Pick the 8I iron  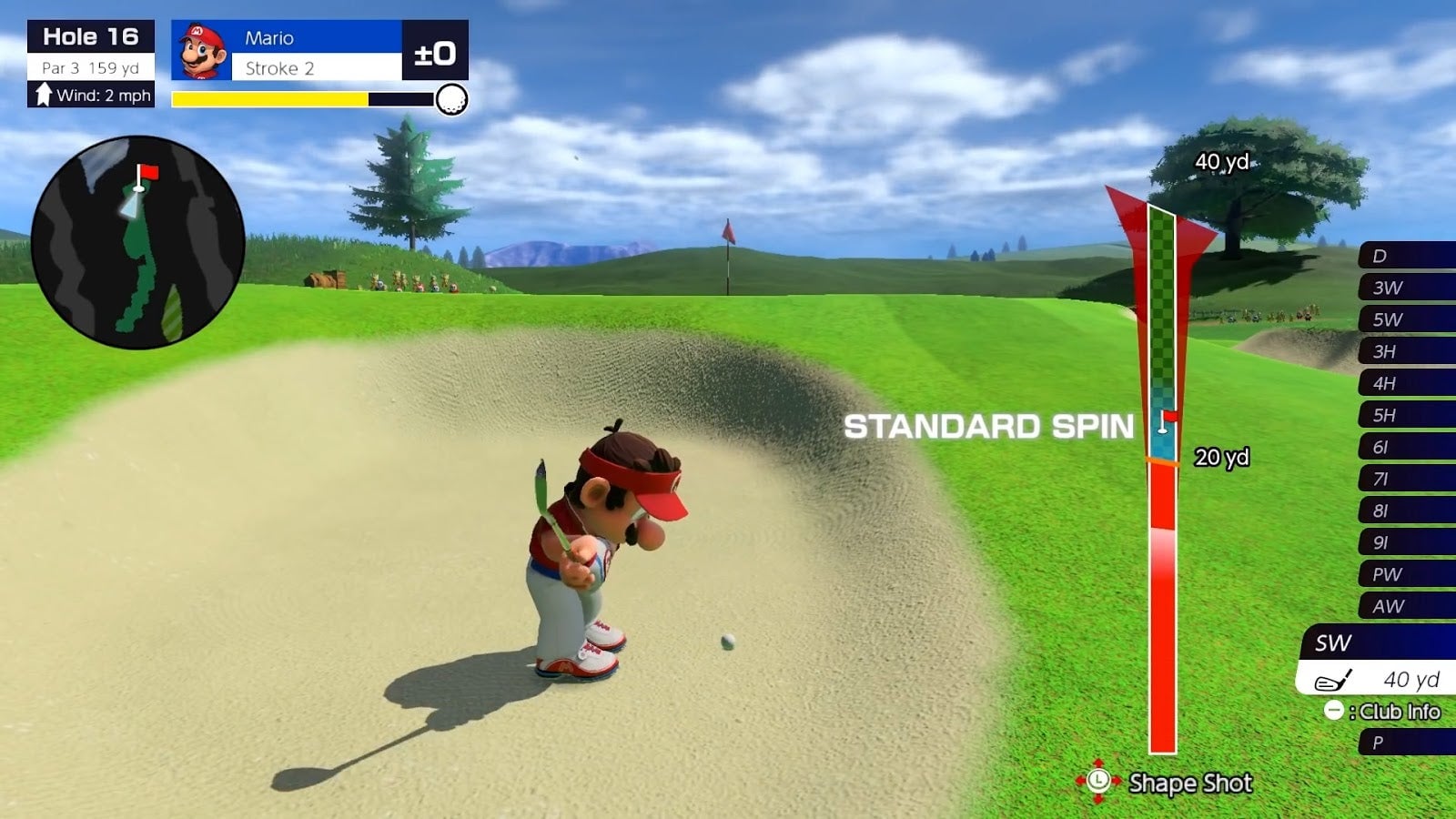(1407, 511)
